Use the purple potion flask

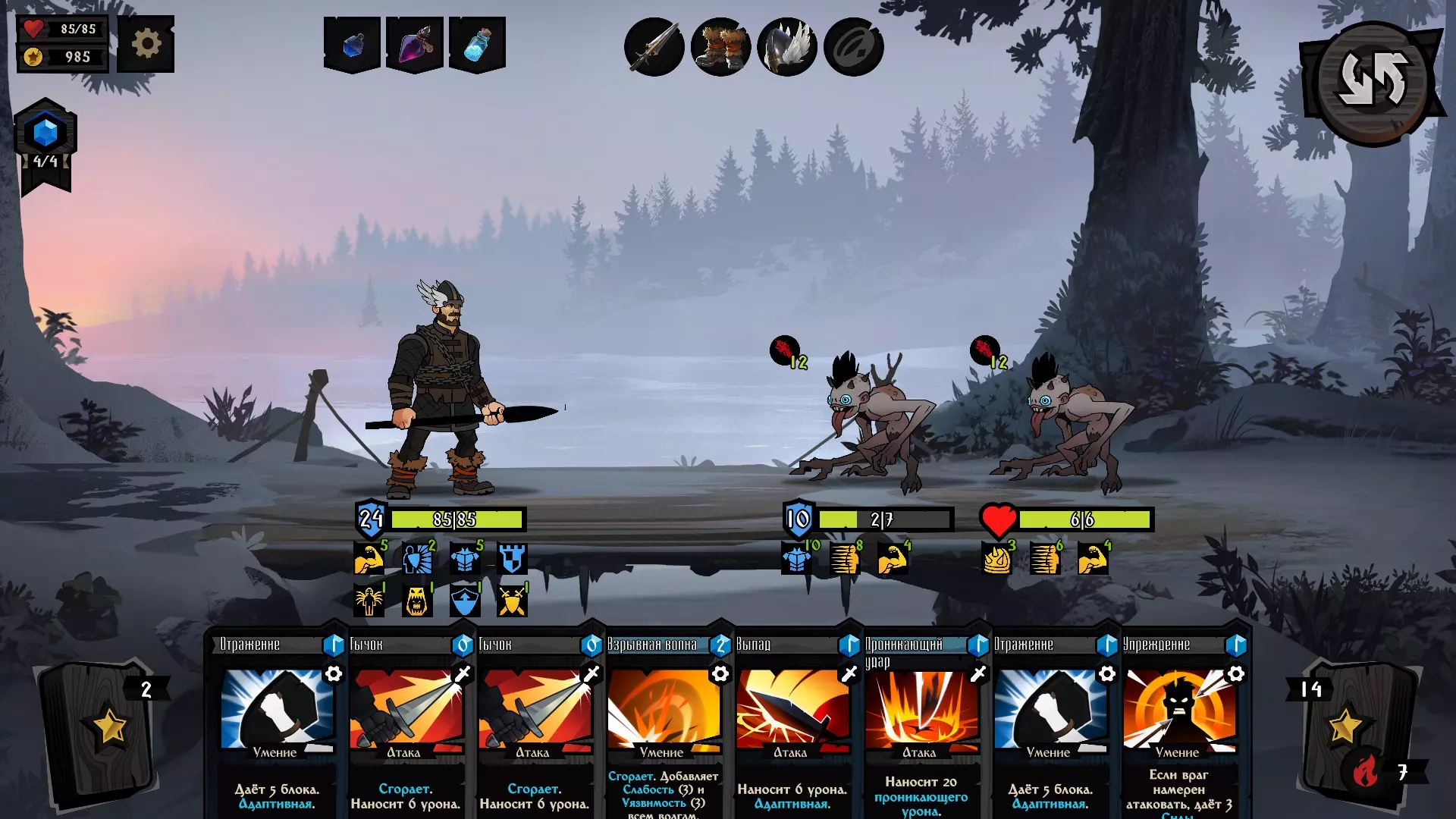415,45
